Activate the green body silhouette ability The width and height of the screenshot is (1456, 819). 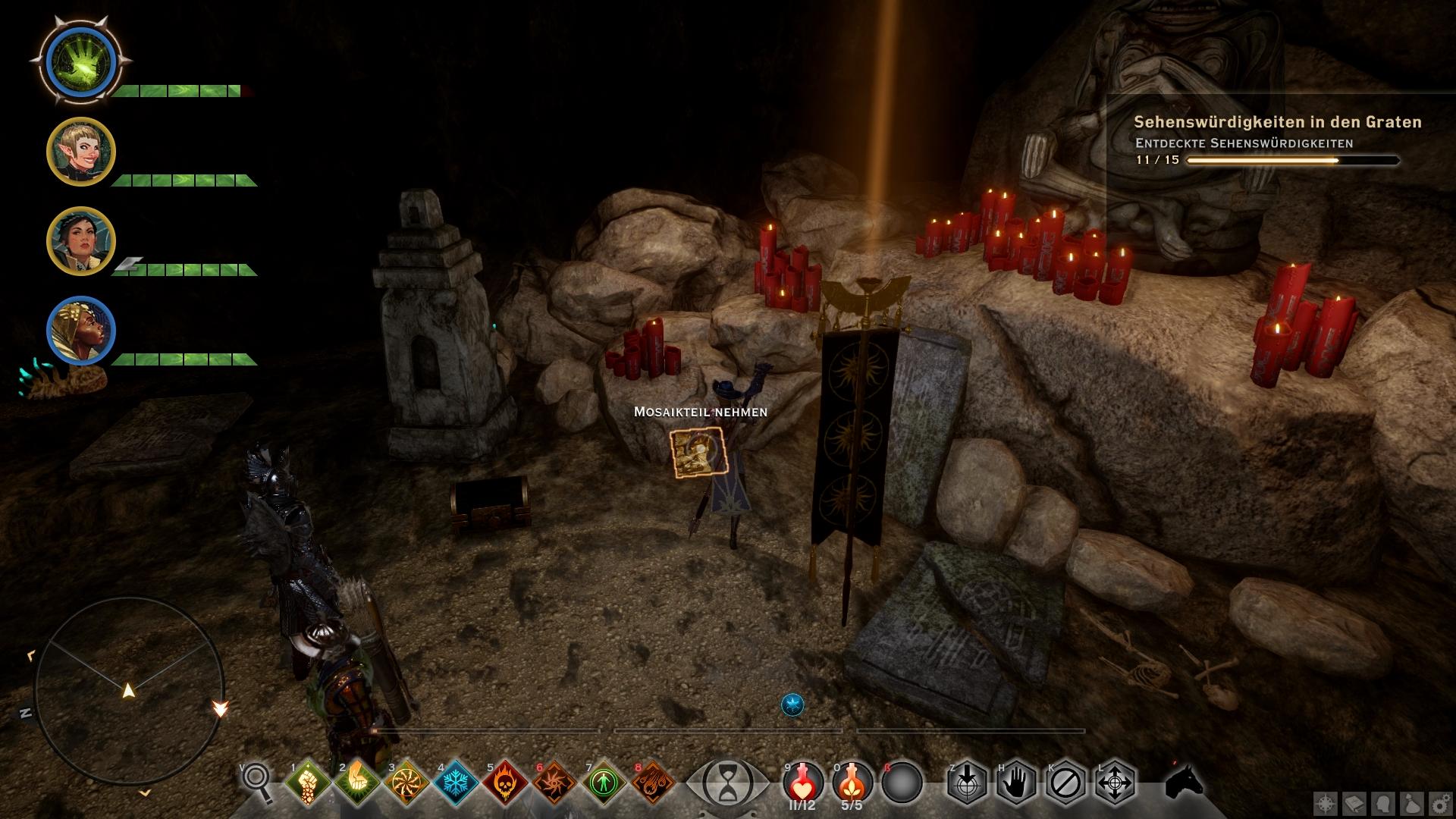pyautogui.click(x=604, y=782)
